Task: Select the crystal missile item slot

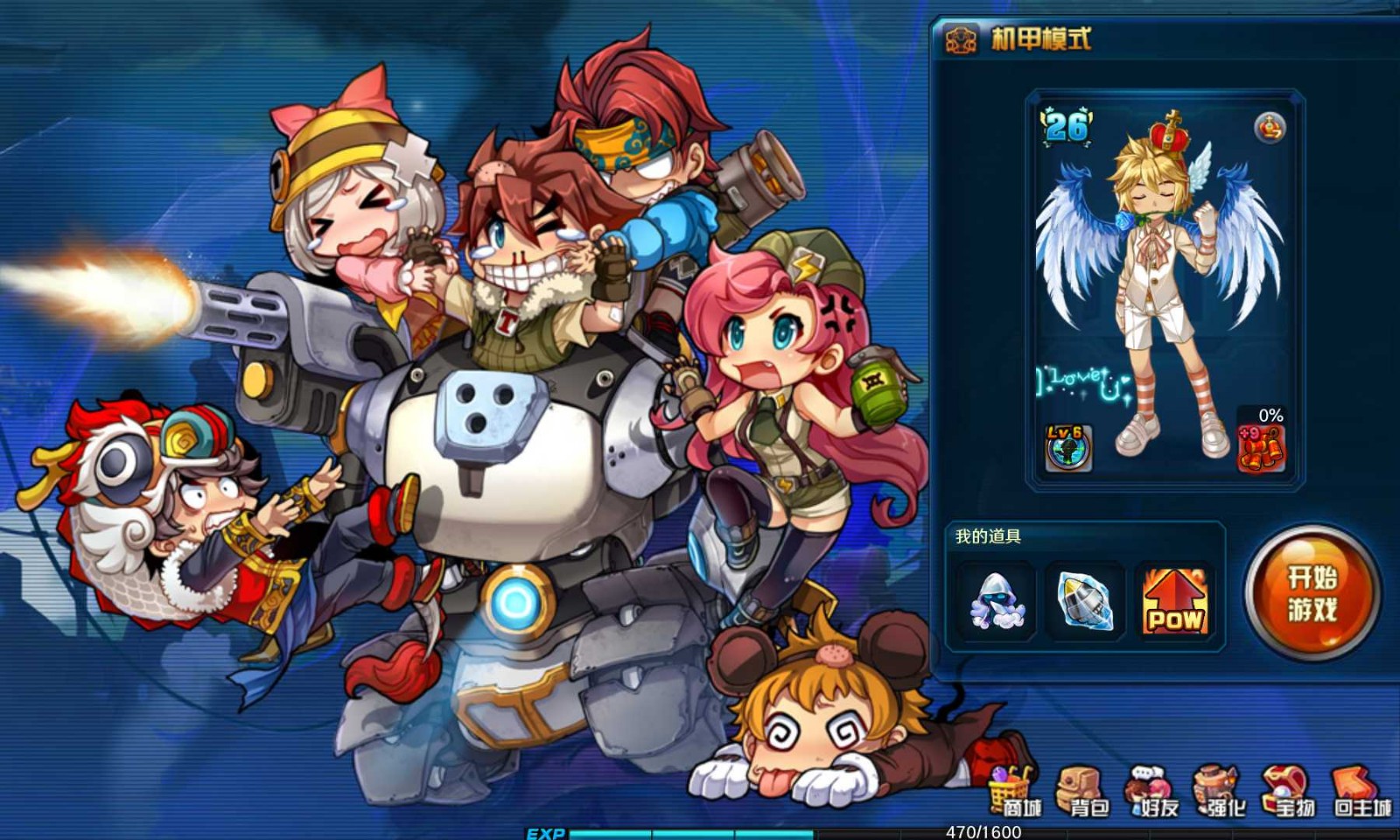Action: [x=1085, y=601]
